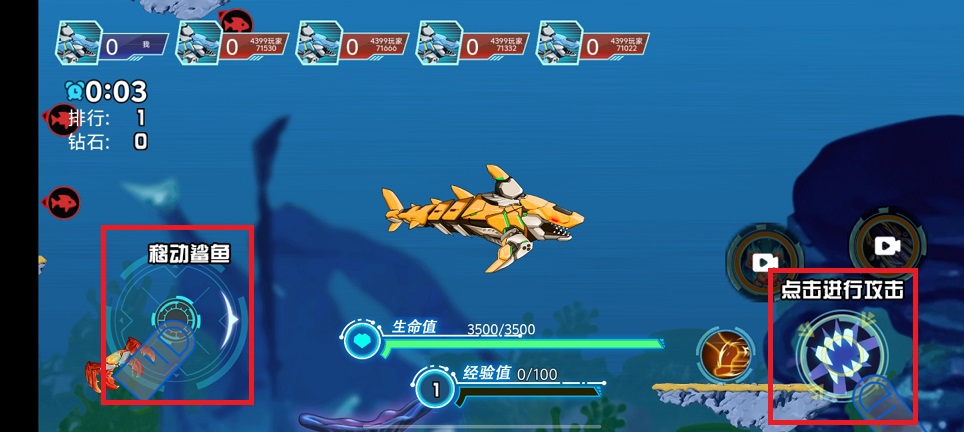The height and width of the screenshot is (432, 964).
Task: Activate the orange claw skill
Action: [726, 355]
